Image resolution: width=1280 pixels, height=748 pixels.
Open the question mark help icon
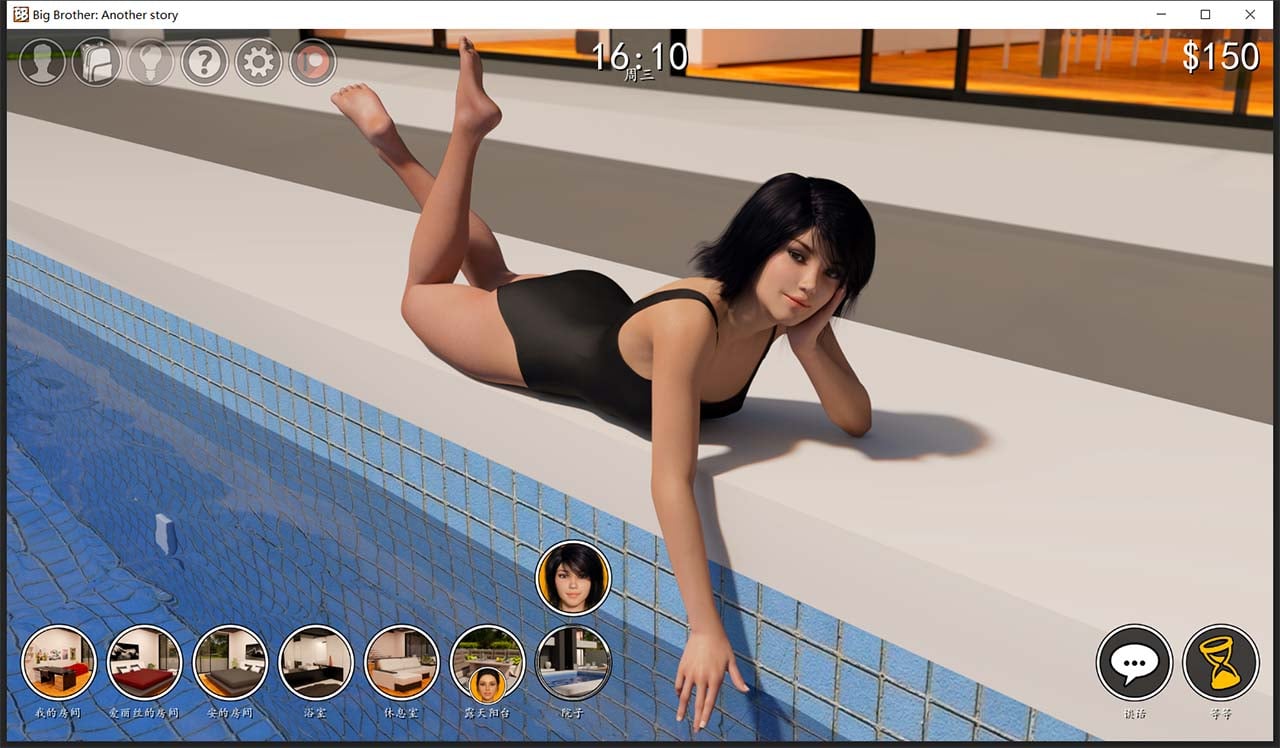point(204,62)
